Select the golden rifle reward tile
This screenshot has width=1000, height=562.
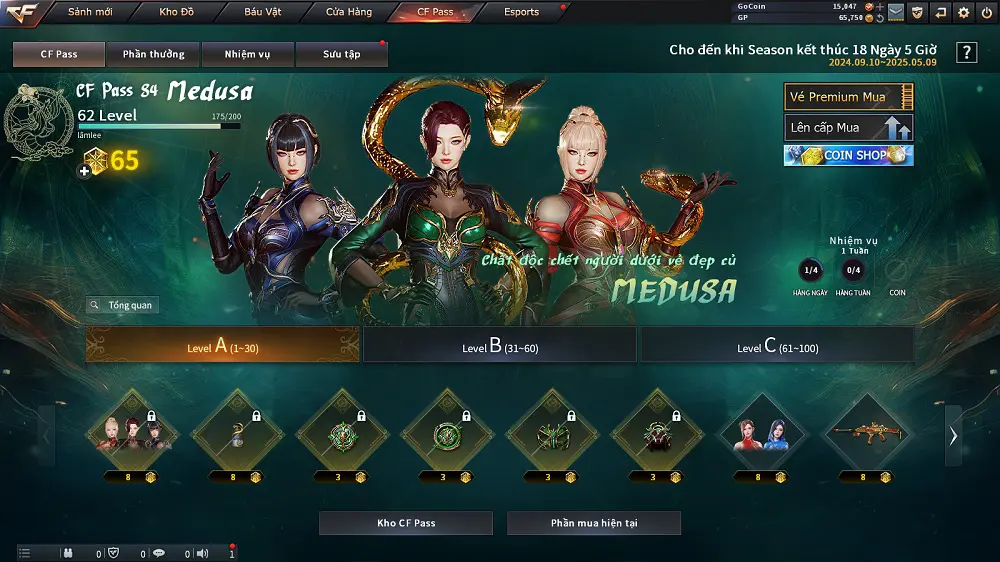pos(868,434)
